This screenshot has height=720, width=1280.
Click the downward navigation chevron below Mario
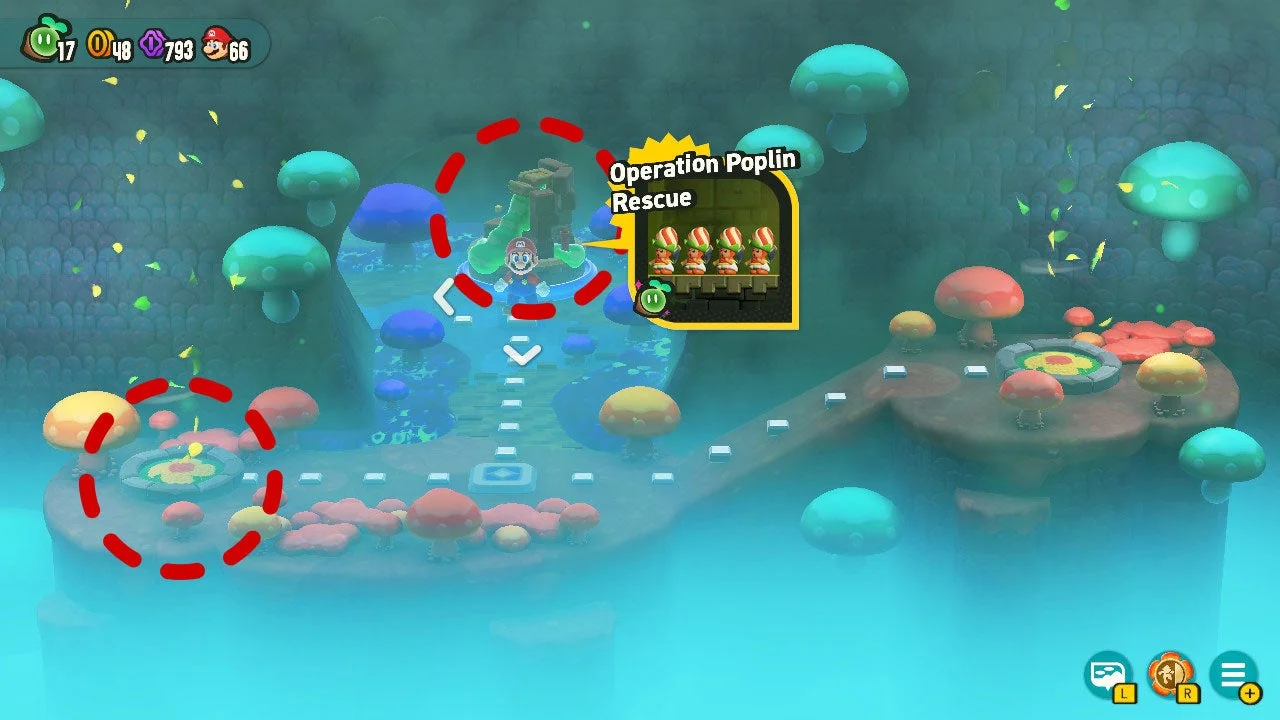(x=519, y=356)
